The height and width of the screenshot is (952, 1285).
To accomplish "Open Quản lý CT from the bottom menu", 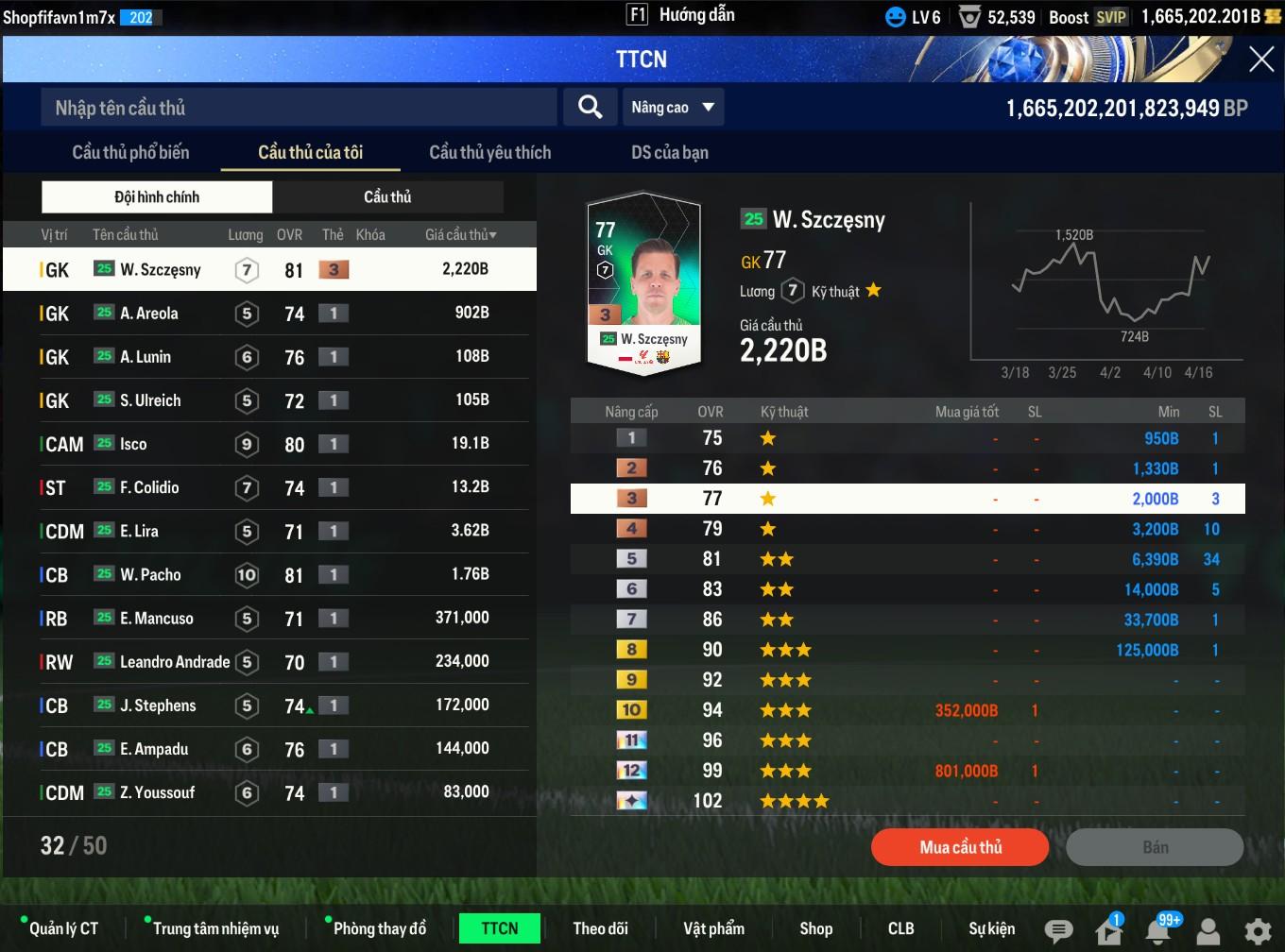I will 62,928.
